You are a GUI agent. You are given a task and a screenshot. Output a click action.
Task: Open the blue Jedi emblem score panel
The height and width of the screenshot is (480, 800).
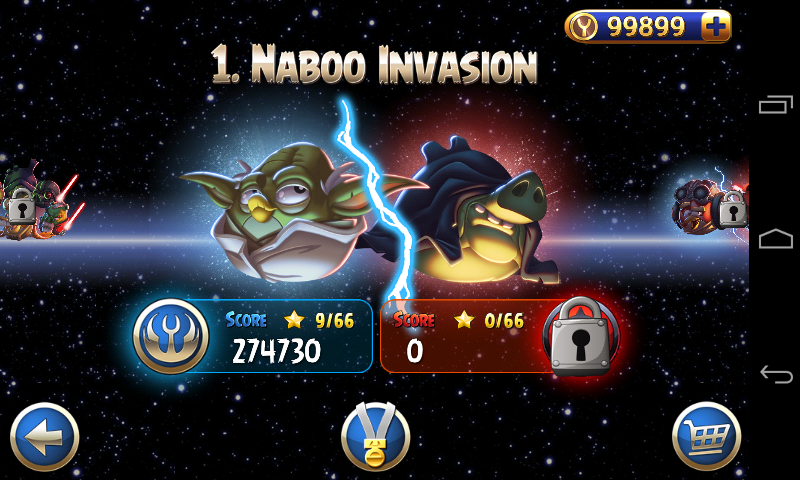[x=171, y=335]
